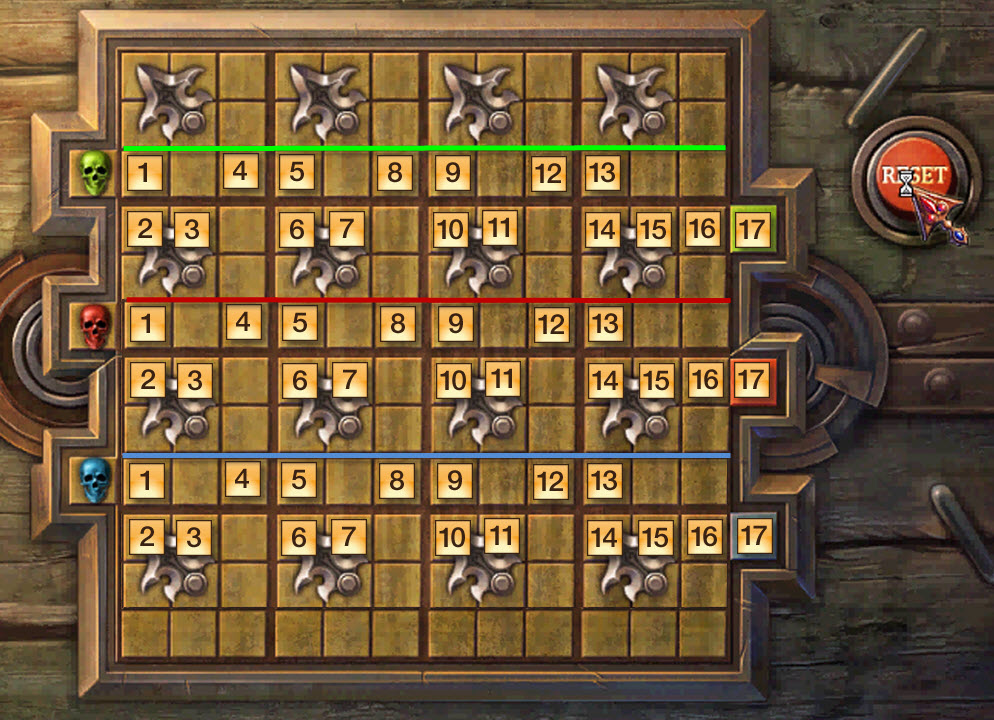Viewport: 994px width, 720px height.
Task: Choose the red-bordered tile numbered 17
Action: coord(753,381)
